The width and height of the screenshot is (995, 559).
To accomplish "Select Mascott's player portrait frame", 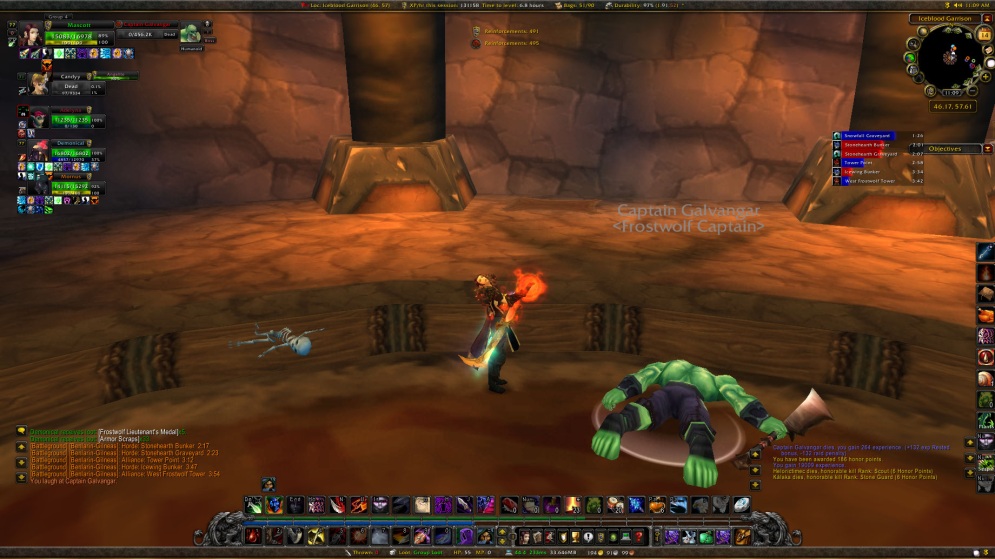I will click(30, 35).
